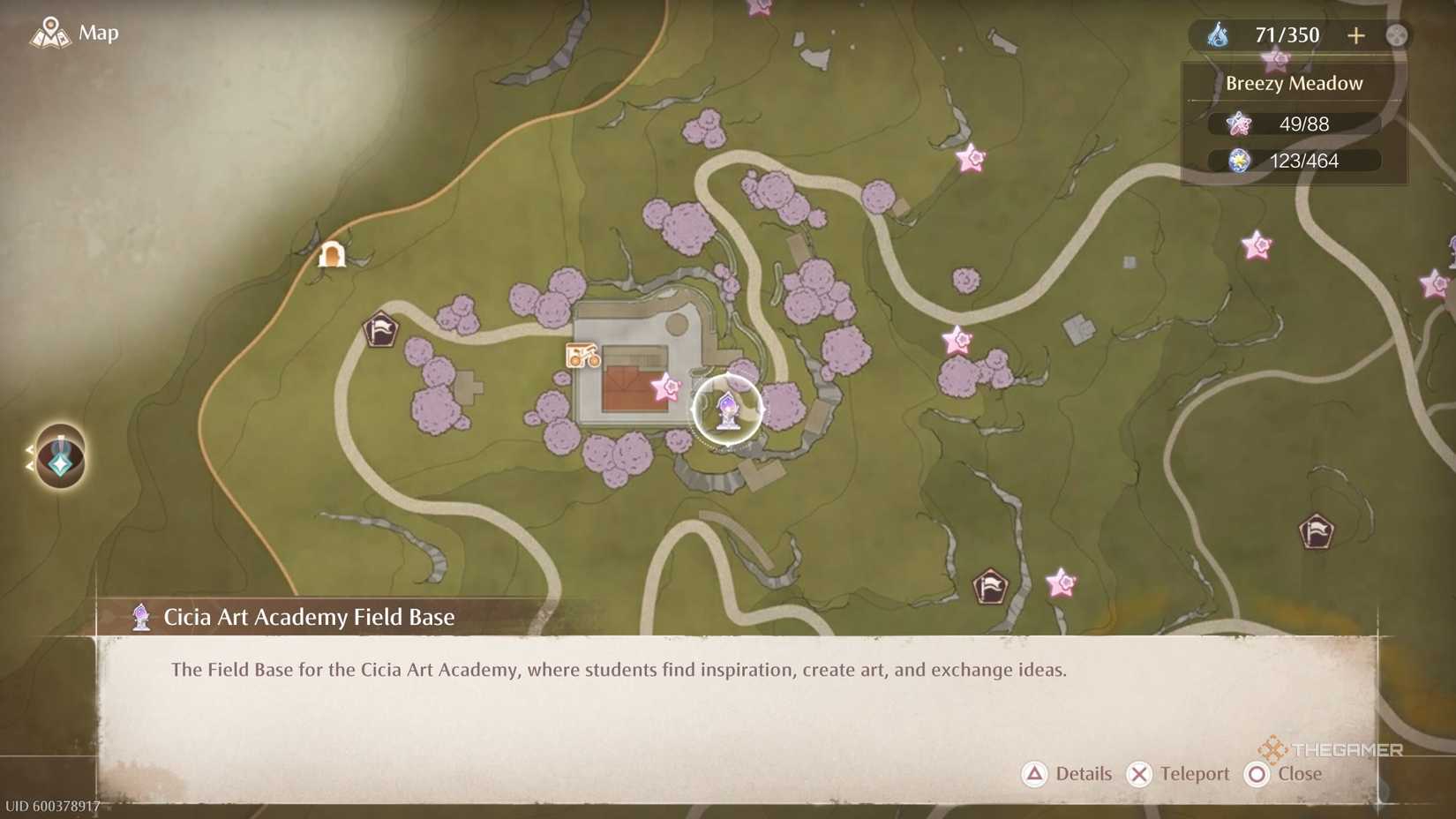Click the compass circle beside the plus button

tap(1399, 35)
